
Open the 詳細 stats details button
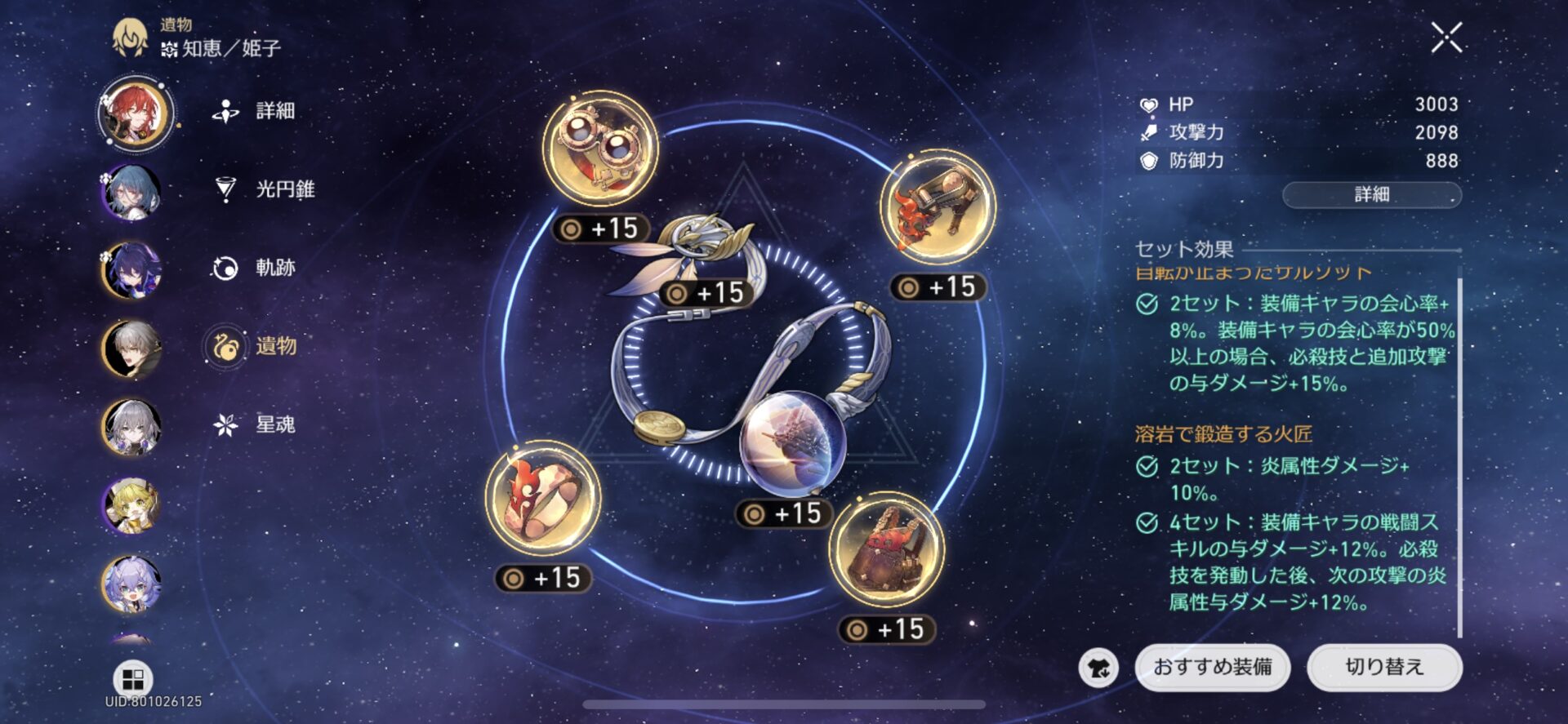click(1371, 194)
